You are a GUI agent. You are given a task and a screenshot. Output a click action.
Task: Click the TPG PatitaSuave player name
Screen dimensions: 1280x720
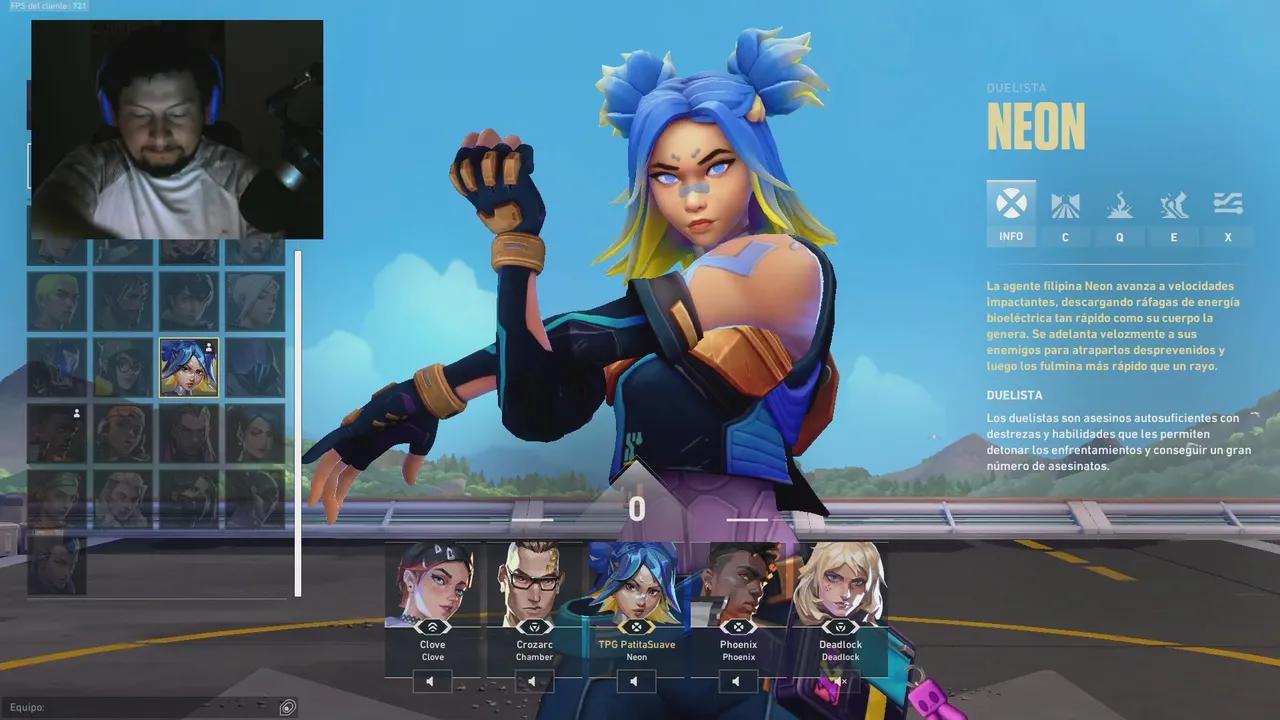click(x=636, y=644)
